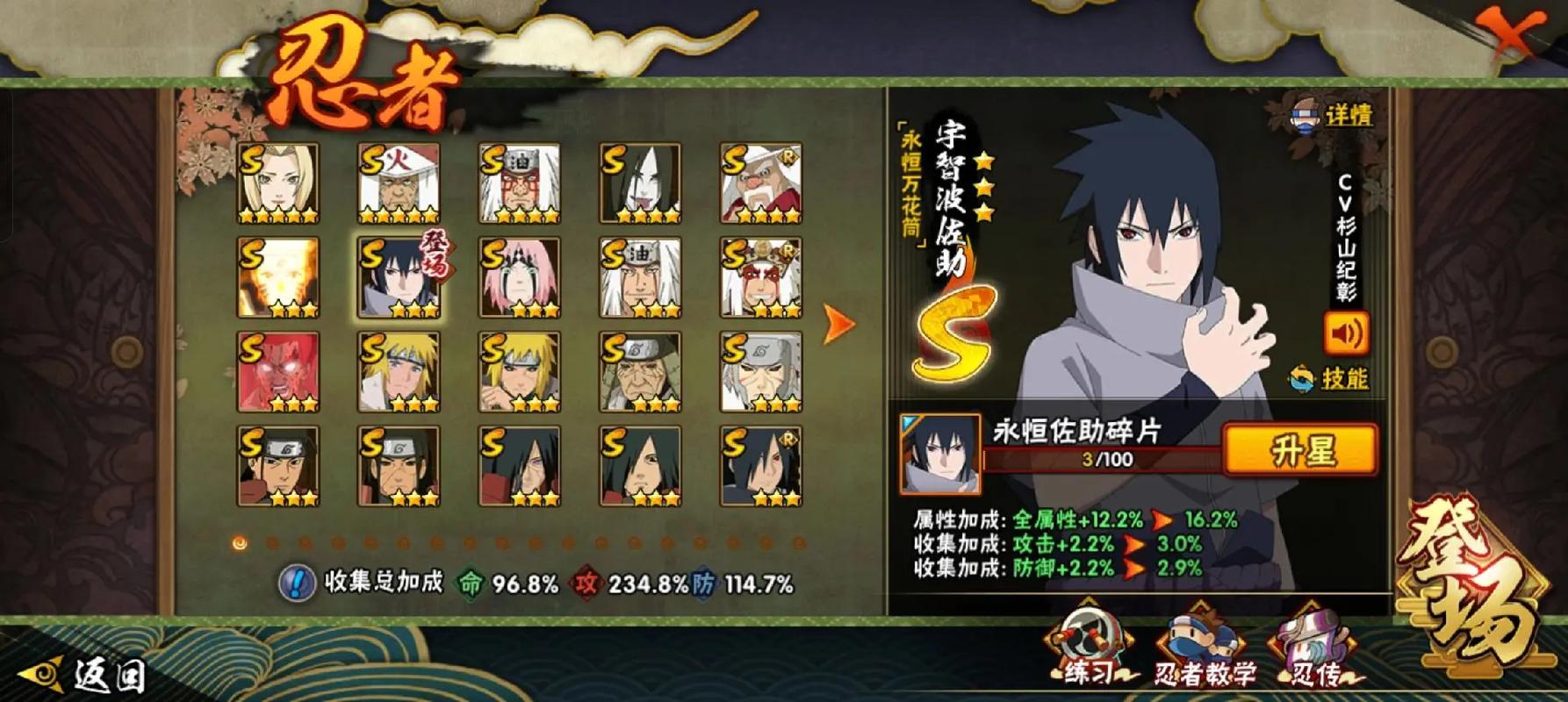This screenshot has height=702, width=1568.
Task: Switch to the 技能 skills view
Action: (1330, 379)
